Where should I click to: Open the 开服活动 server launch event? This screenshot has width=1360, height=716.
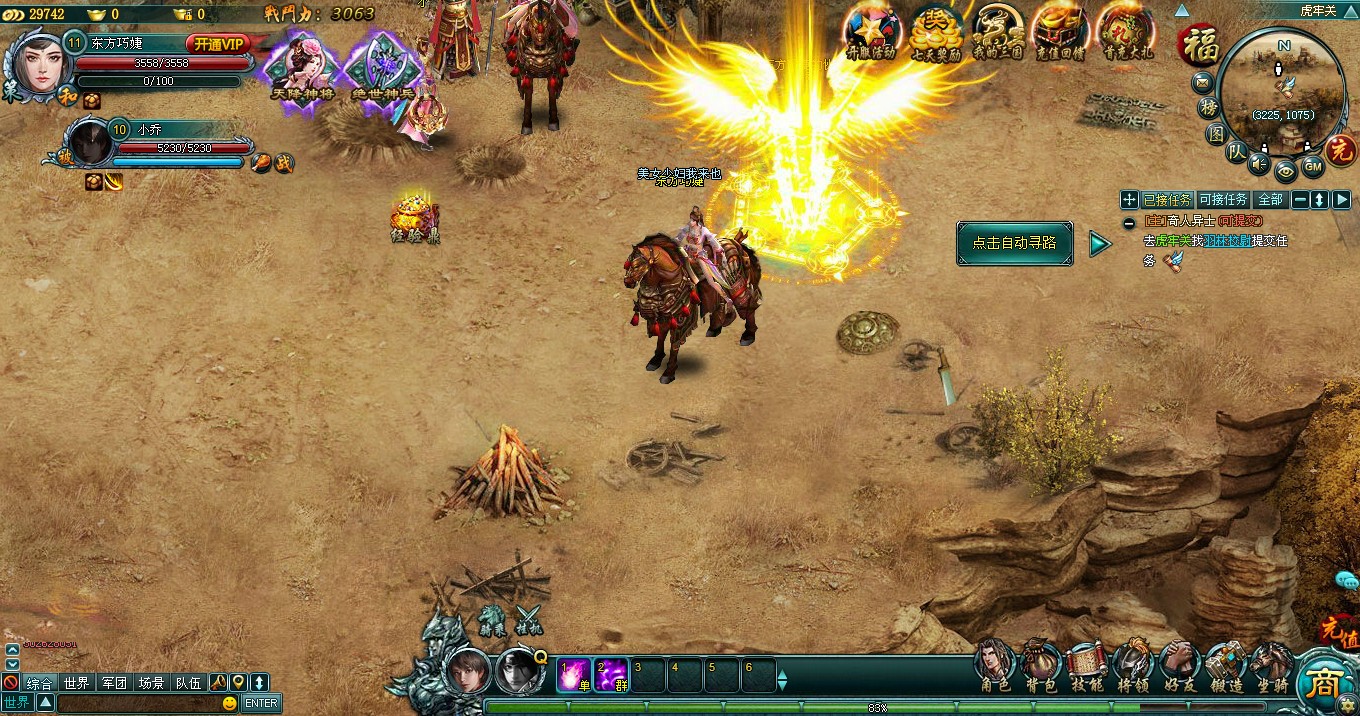pyautogui.click(x=870, y=32)
